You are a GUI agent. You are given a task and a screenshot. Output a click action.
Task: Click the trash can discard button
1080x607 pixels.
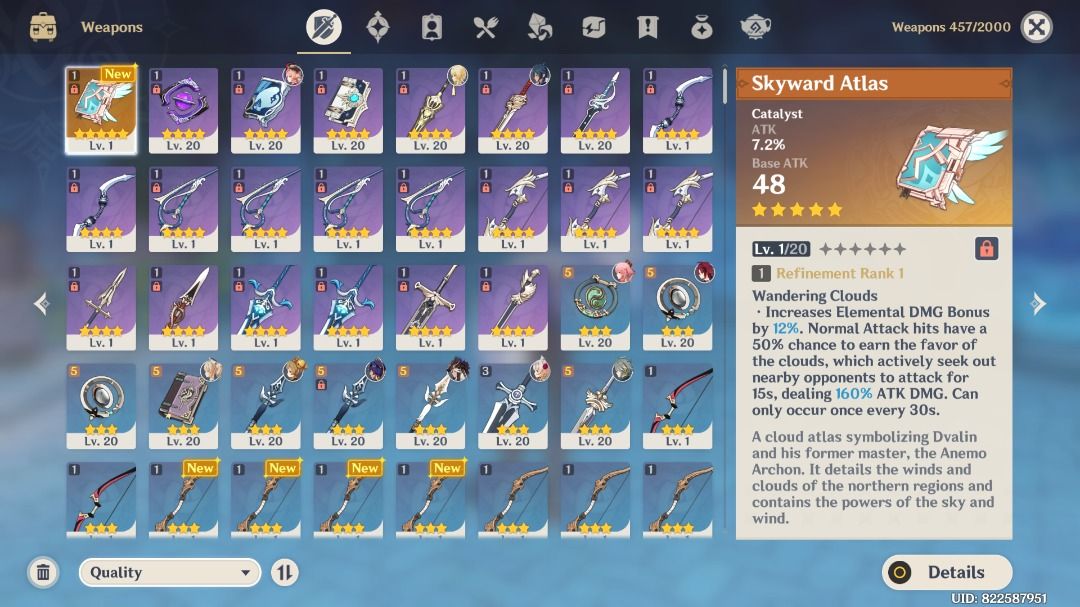[43, 572]
